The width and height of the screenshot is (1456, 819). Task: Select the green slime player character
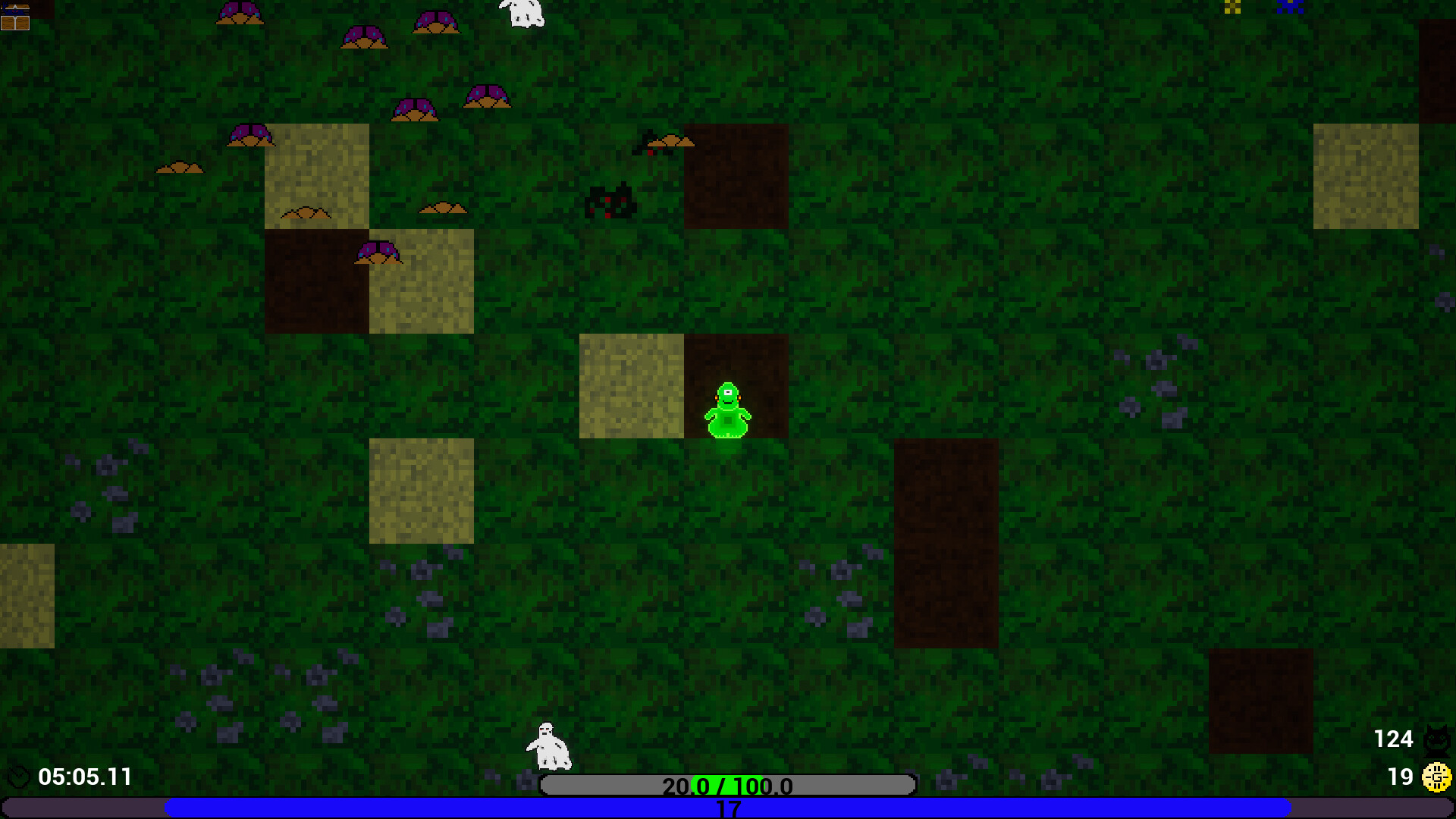[x=726, y=409]
